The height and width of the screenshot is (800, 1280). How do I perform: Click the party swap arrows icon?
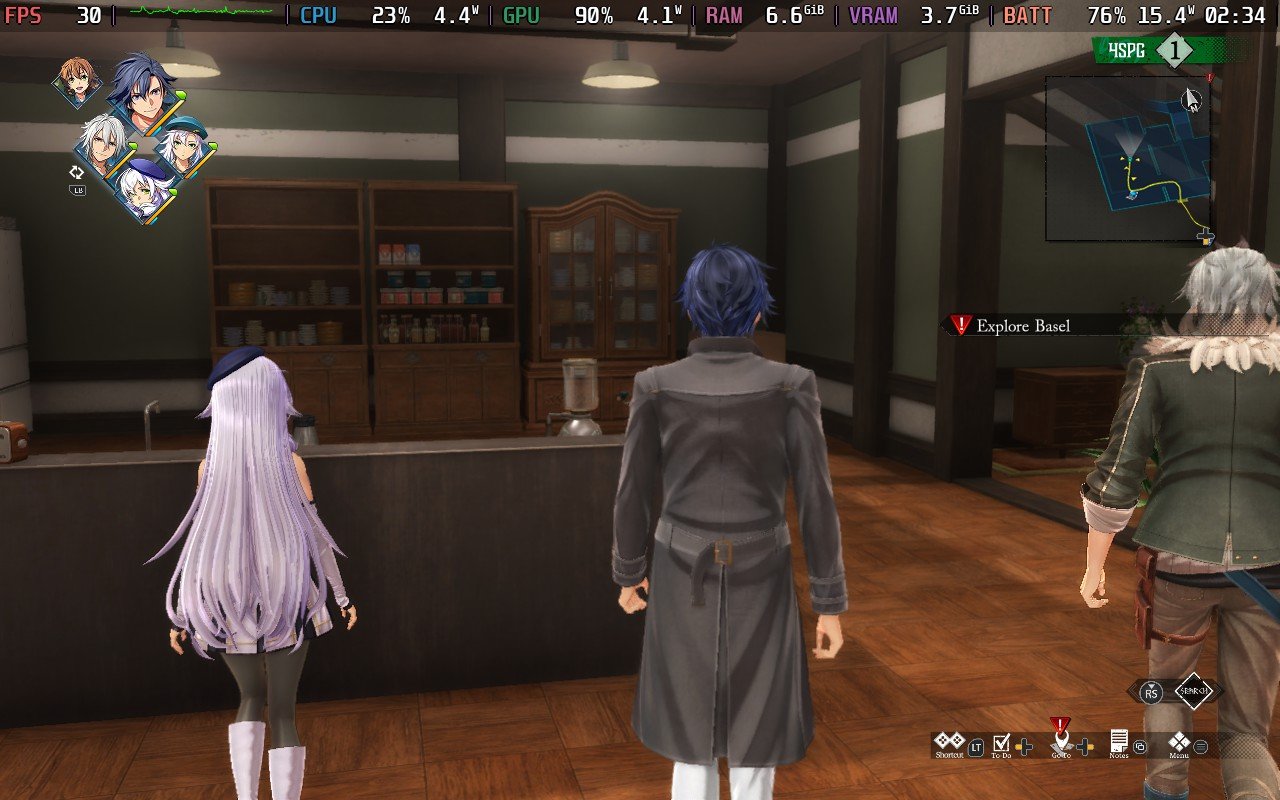point(76,172)
